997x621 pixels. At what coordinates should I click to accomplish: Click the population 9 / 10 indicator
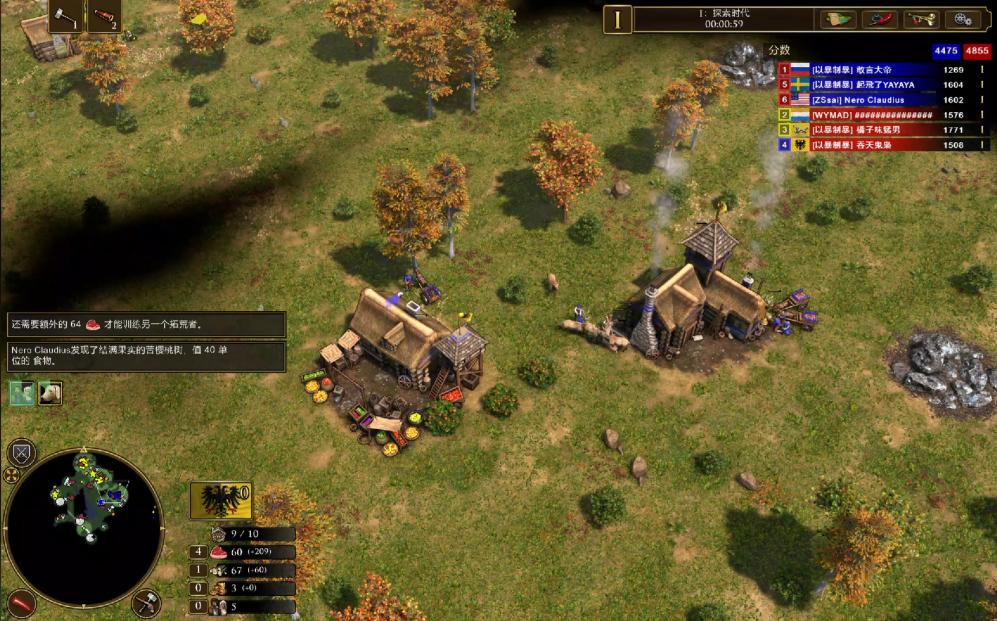click(x=245, y=534)
